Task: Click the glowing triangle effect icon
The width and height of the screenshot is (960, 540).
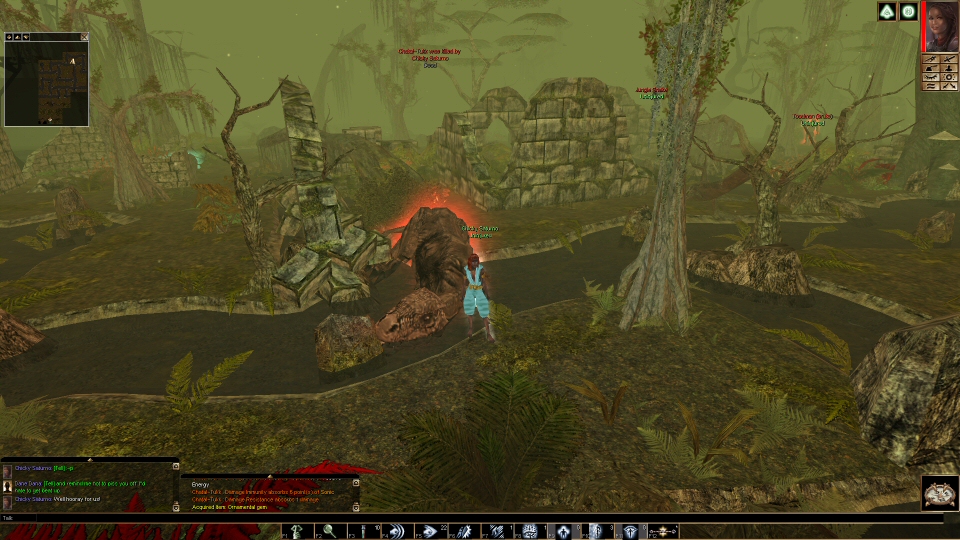Action: click(x=886, y=12)
